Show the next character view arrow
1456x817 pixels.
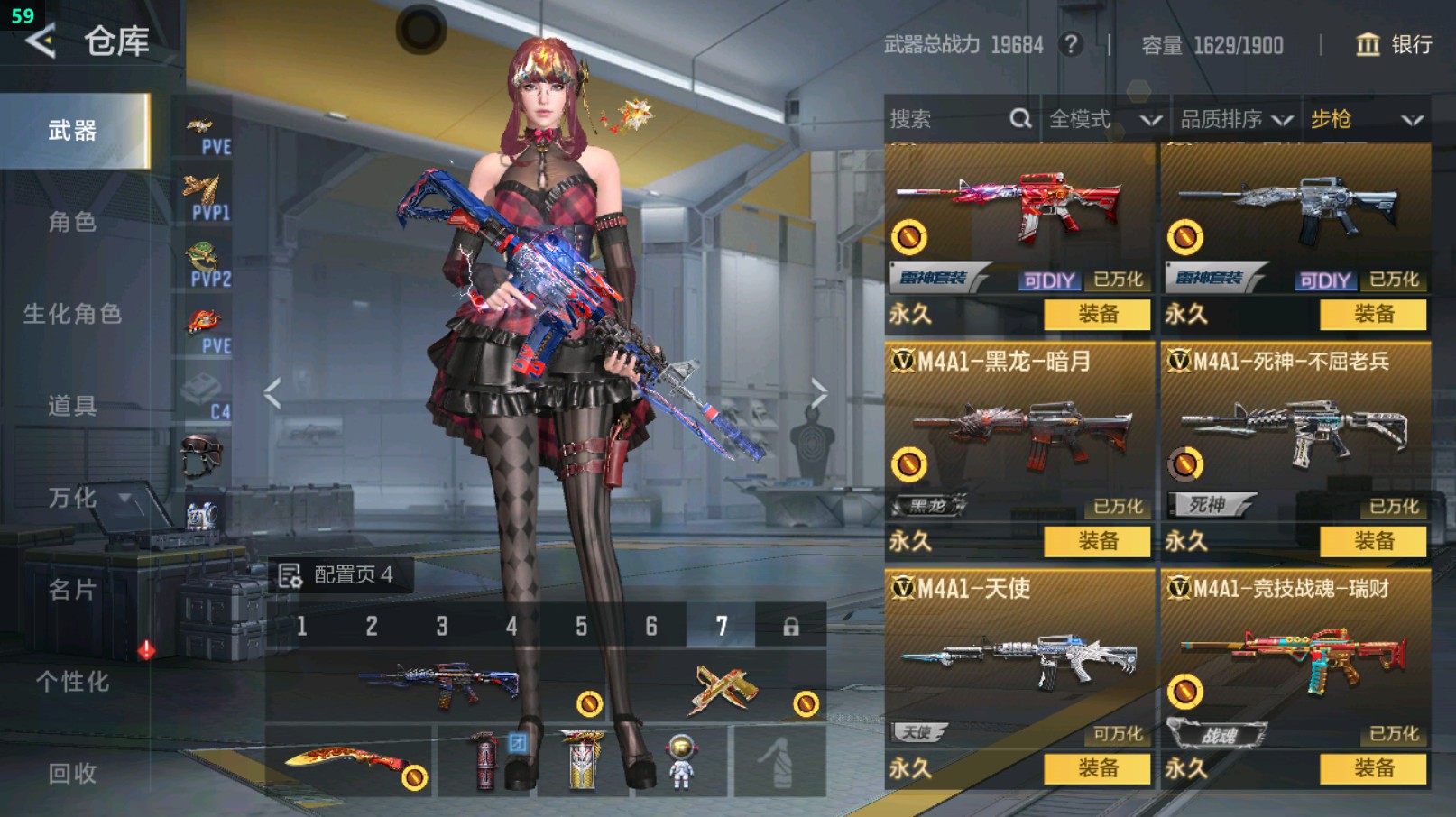818,393
